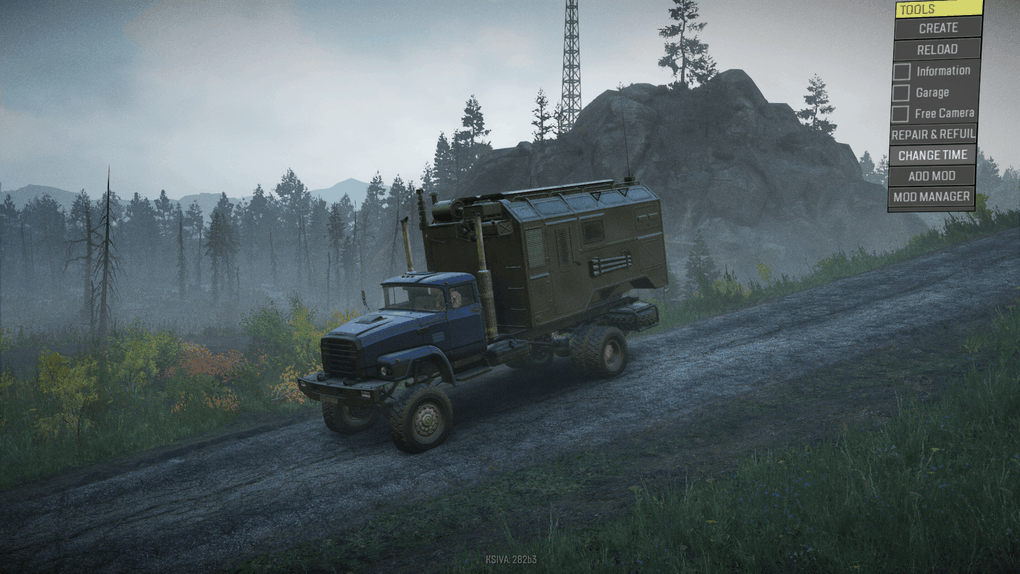Image resolution: width=1020 pixels, height=574 pixels.
Task: Click the CREATE button
Action: click(x=938, y=29)
